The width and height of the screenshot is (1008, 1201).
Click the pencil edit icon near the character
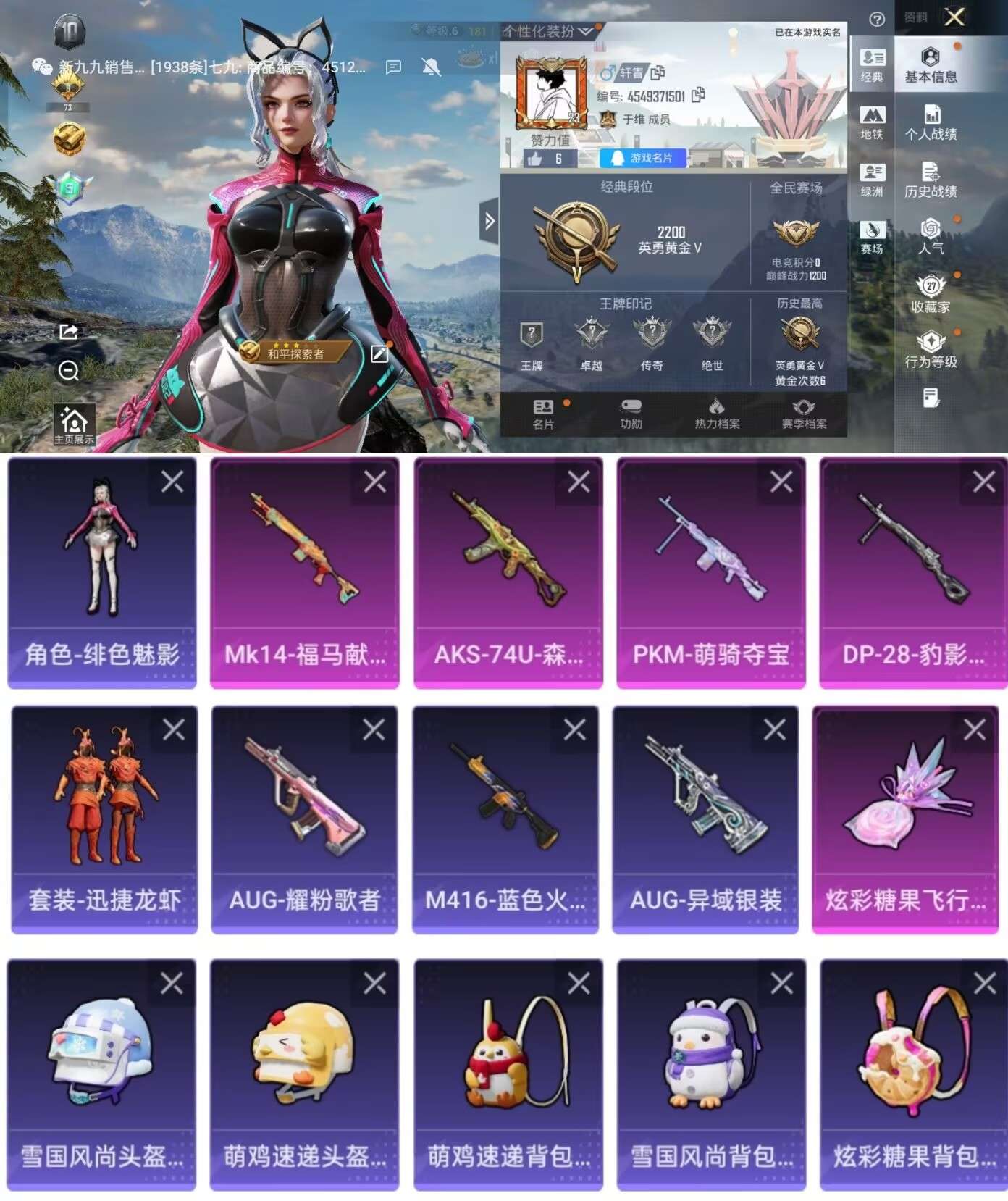379,354
